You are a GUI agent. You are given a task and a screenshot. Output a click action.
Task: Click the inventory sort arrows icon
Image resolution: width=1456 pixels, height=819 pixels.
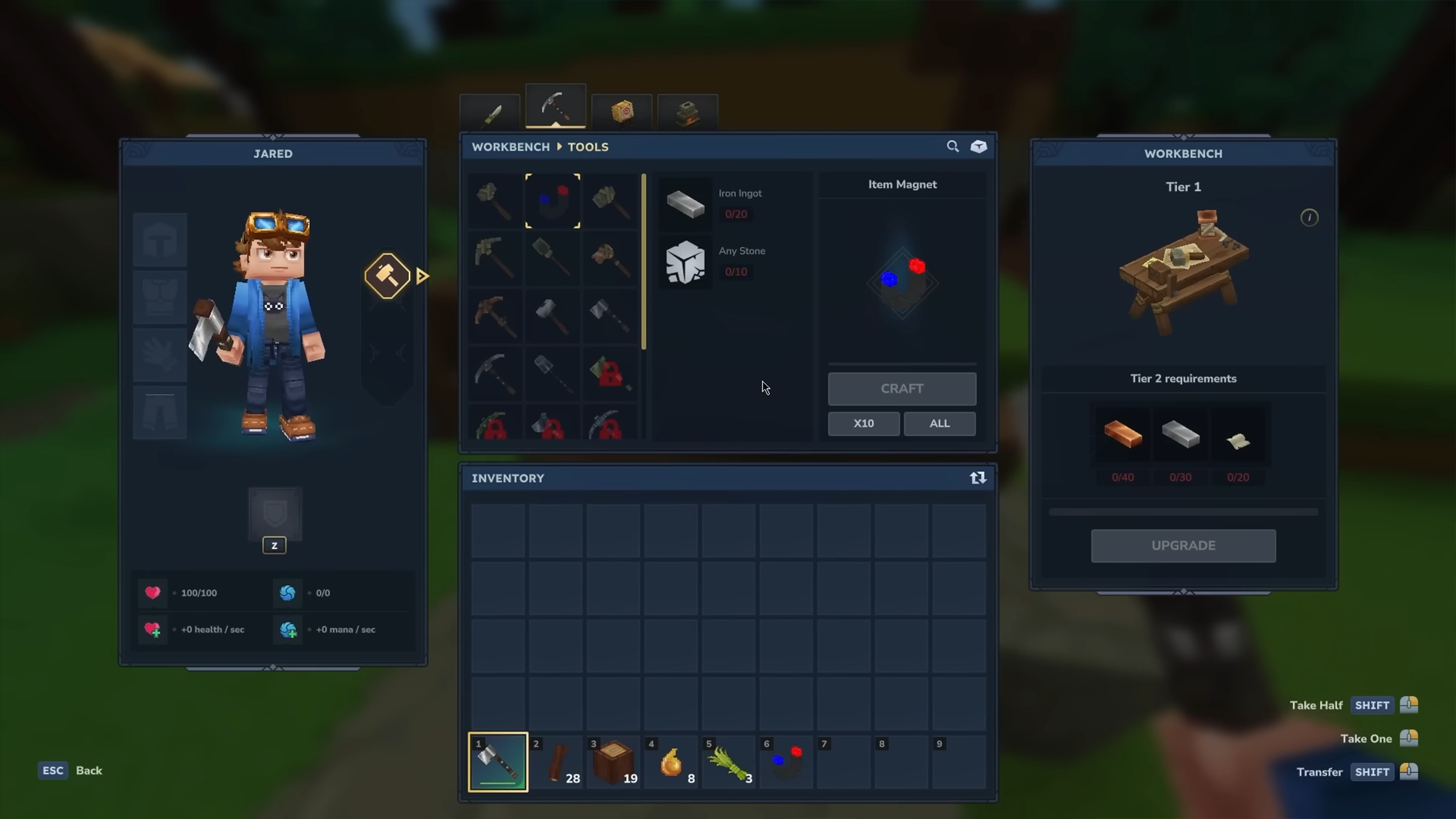coord(977,478)
